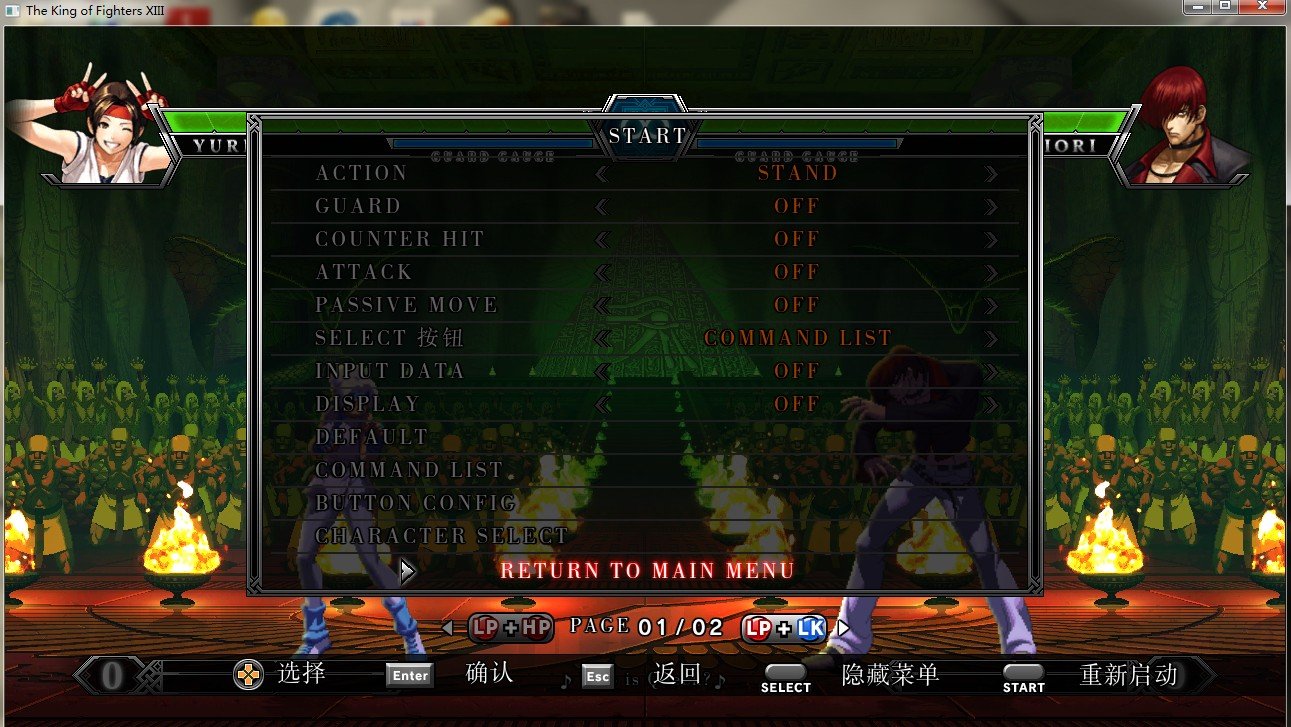Choose RETURN TO MAIN MENU

click(647, 571)
